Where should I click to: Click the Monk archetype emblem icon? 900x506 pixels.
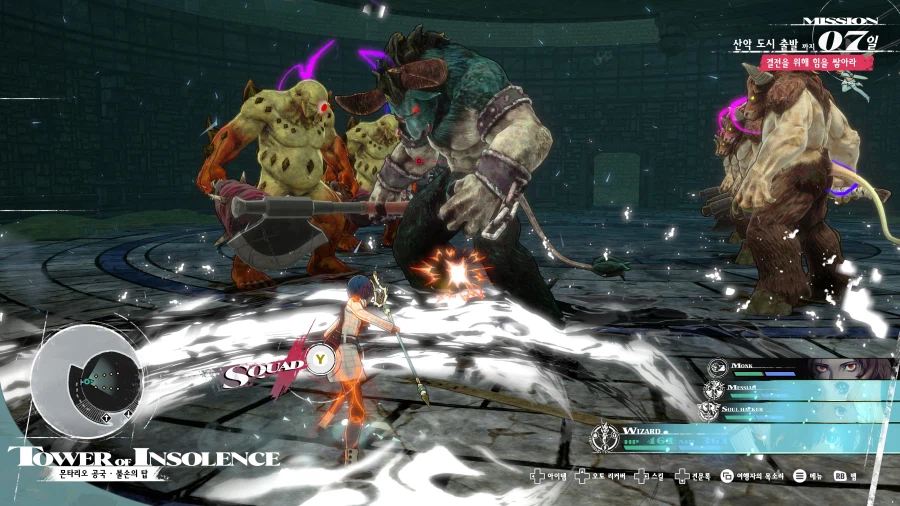717,368
